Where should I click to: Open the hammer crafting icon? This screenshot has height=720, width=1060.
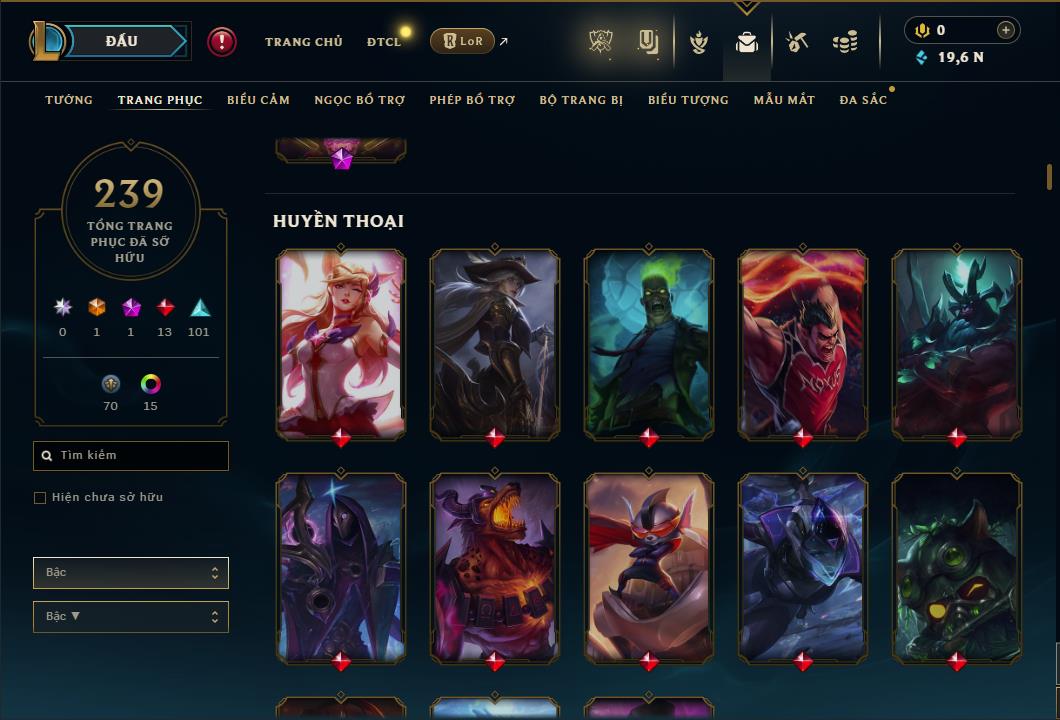pyautogui.click(x=797, y=42)
